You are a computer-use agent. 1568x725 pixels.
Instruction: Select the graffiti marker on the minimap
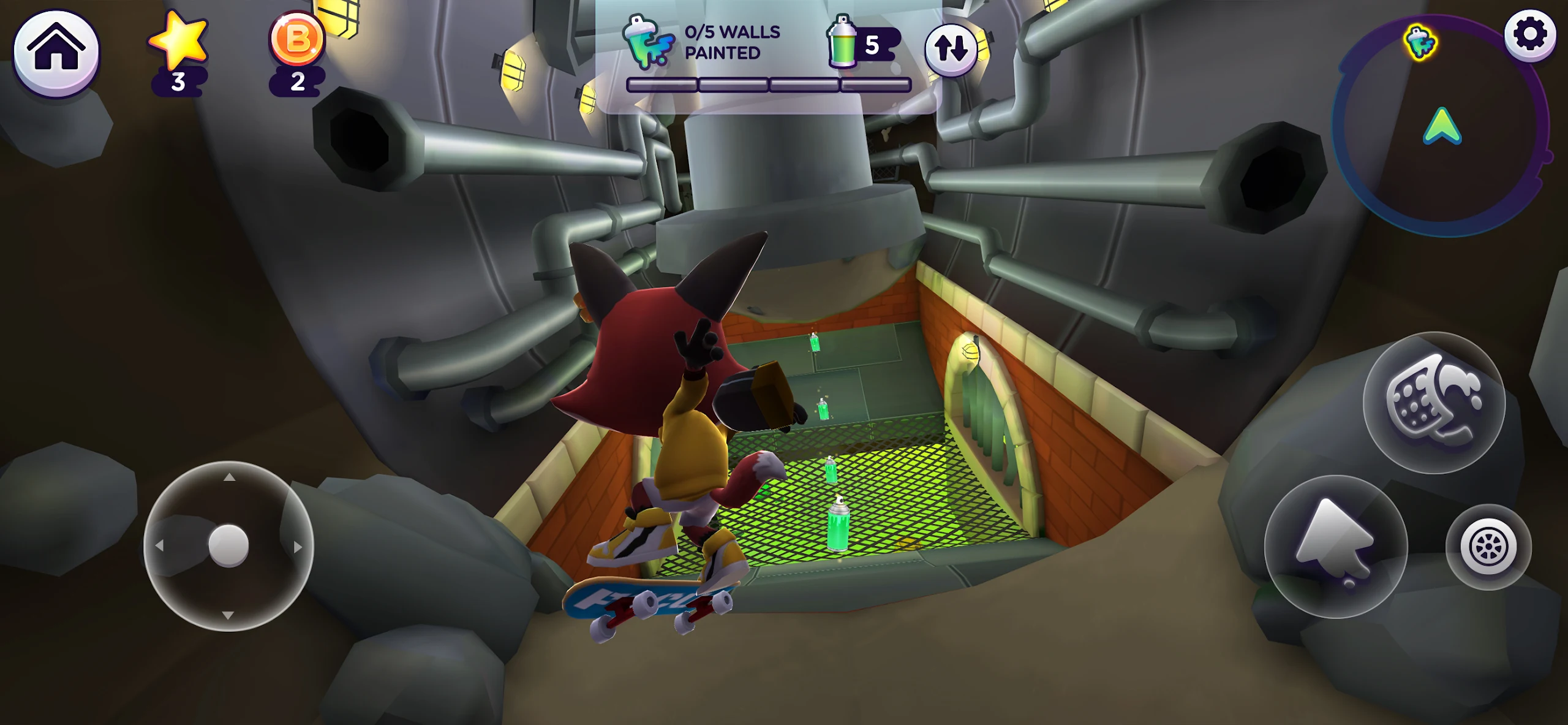tap(1421, 43)
